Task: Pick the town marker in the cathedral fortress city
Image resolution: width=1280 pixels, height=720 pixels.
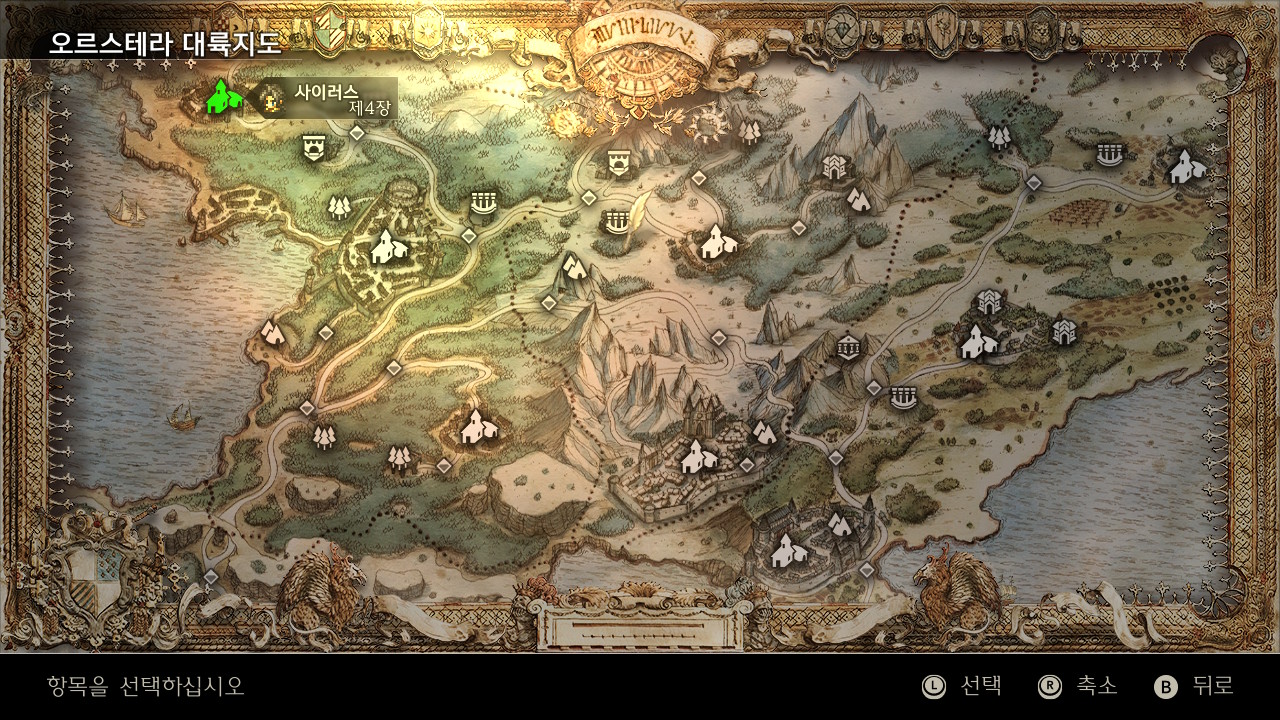Action: click(696, 457)
